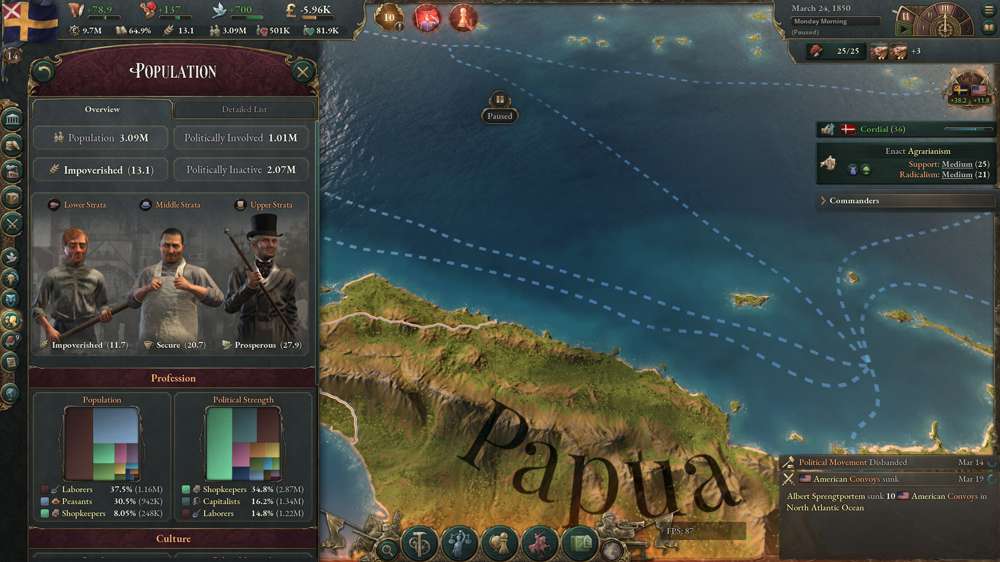Click the Paused indicator on the map
The height and width of the screenshot is (562, 1000).
coord(499,108)
